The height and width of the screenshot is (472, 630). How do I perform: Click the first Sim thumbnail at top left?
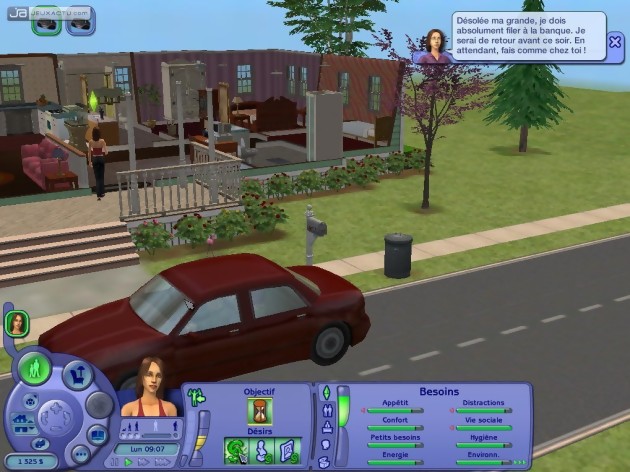(45, 20)
